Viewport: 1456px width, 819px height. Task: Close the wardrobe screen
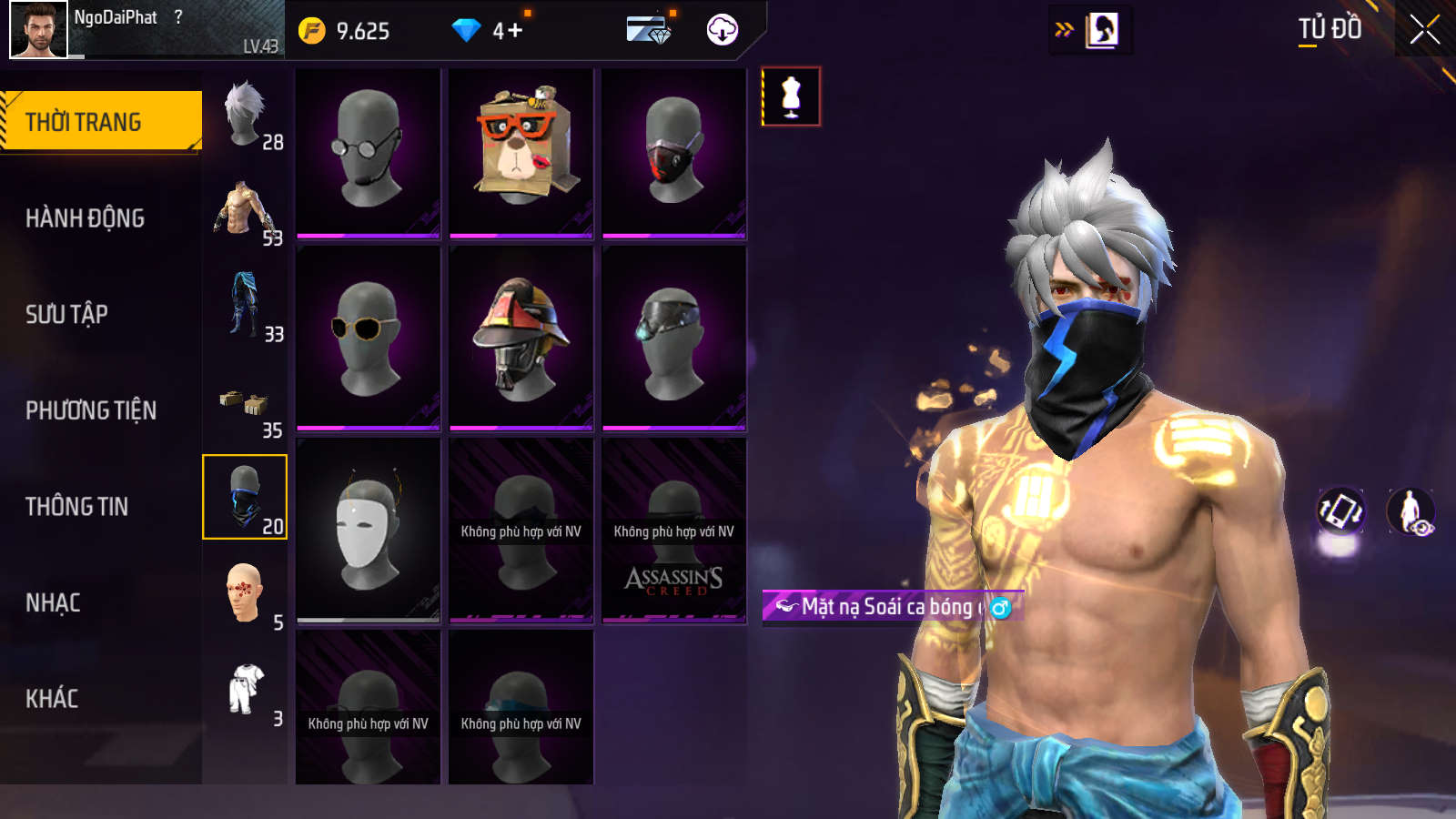coord(1424,30)
